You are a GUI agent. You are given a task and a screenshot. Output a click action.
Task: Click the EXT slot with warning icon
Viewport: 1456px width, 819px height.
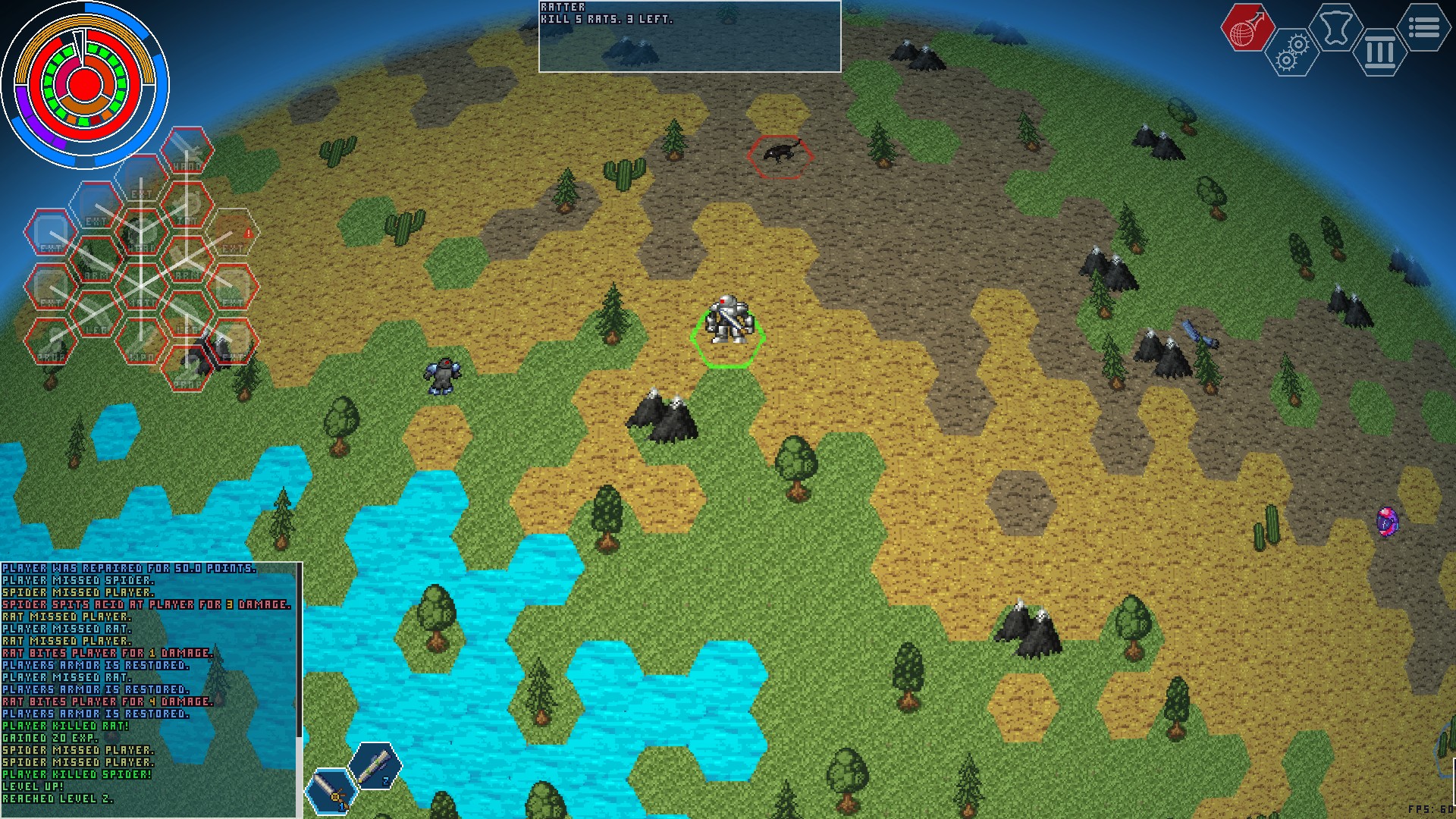[x=233, y=232]
